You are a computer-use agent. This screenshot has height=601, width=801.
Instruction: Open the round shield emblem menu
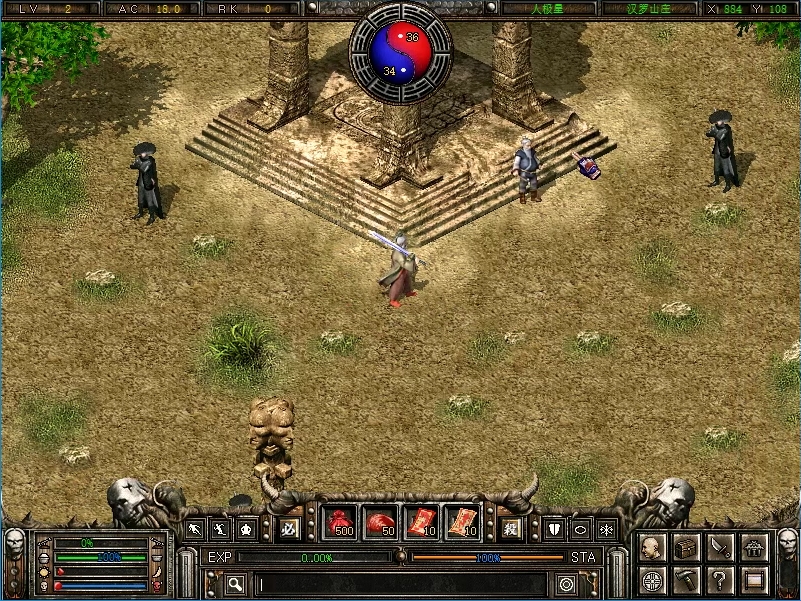[652, 579]
